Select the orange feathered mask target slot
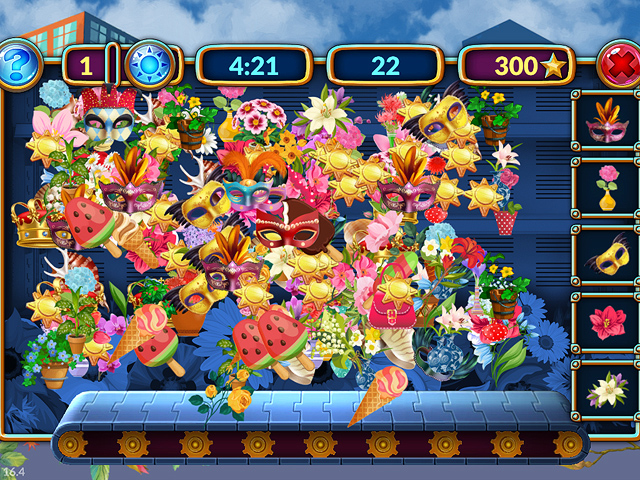The image size is (640, 480). 605,122
